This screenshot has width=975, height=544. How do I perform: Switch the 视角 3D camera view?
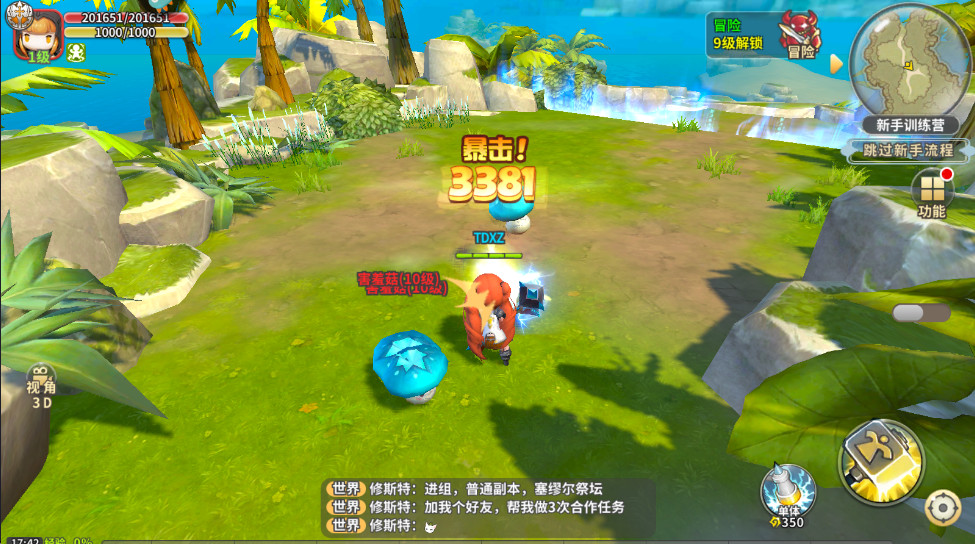(41, 387)
